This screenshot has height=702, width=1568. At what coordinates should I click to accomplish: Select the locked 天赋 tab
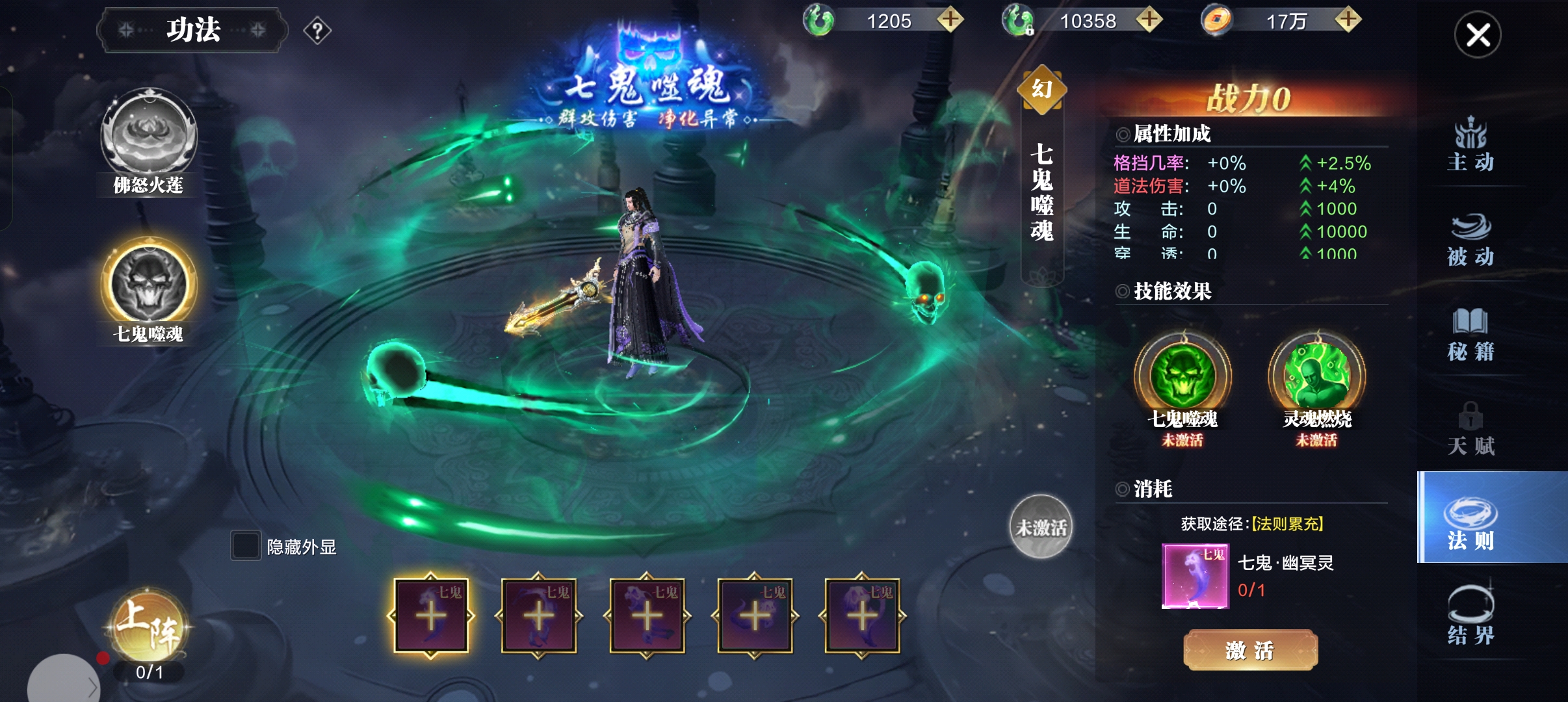pyautogui.click(x=1470, y=429)
